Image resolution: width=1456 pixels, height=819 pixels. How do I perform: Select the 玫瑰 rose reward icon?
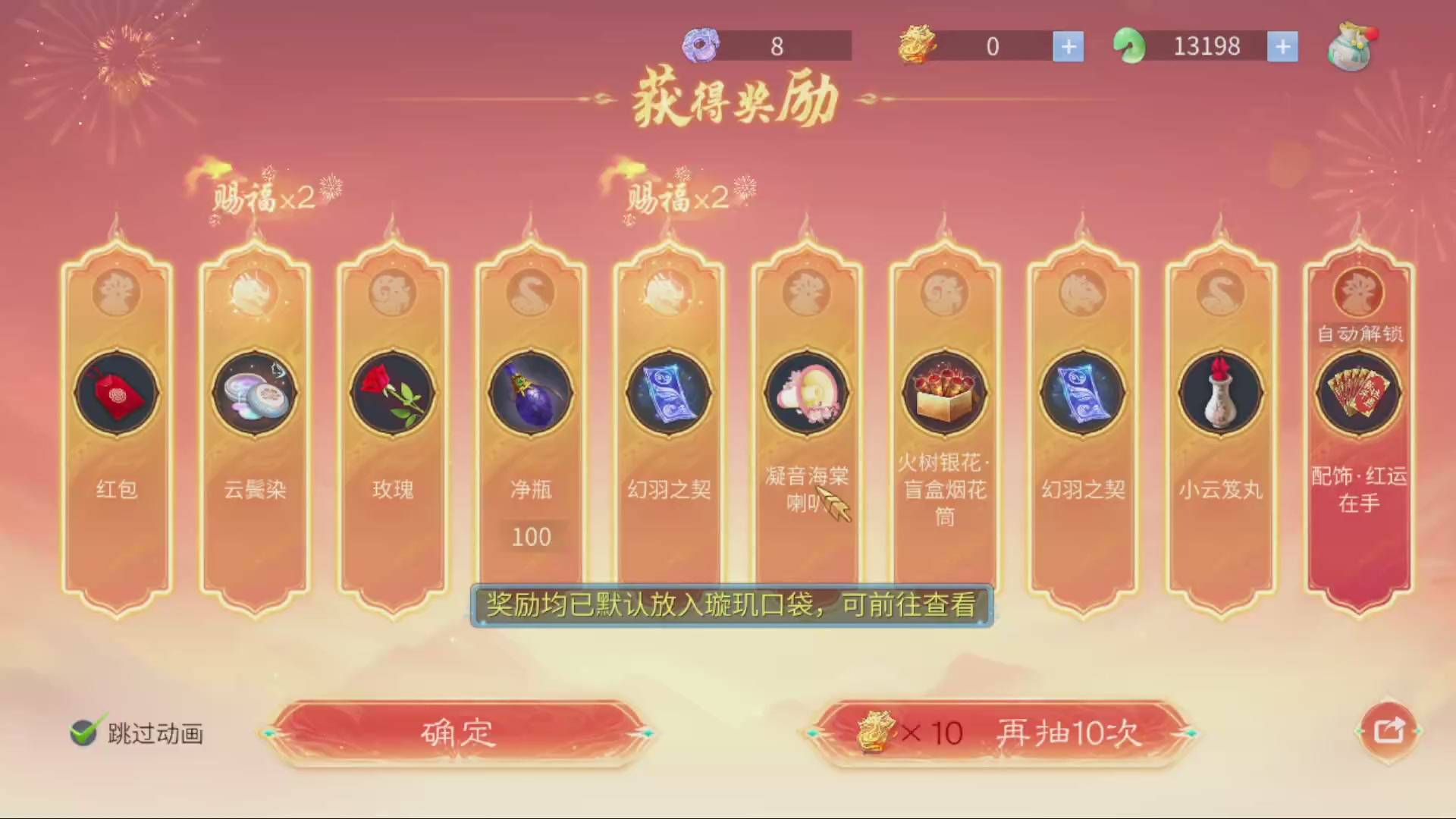tap(392, 393)
